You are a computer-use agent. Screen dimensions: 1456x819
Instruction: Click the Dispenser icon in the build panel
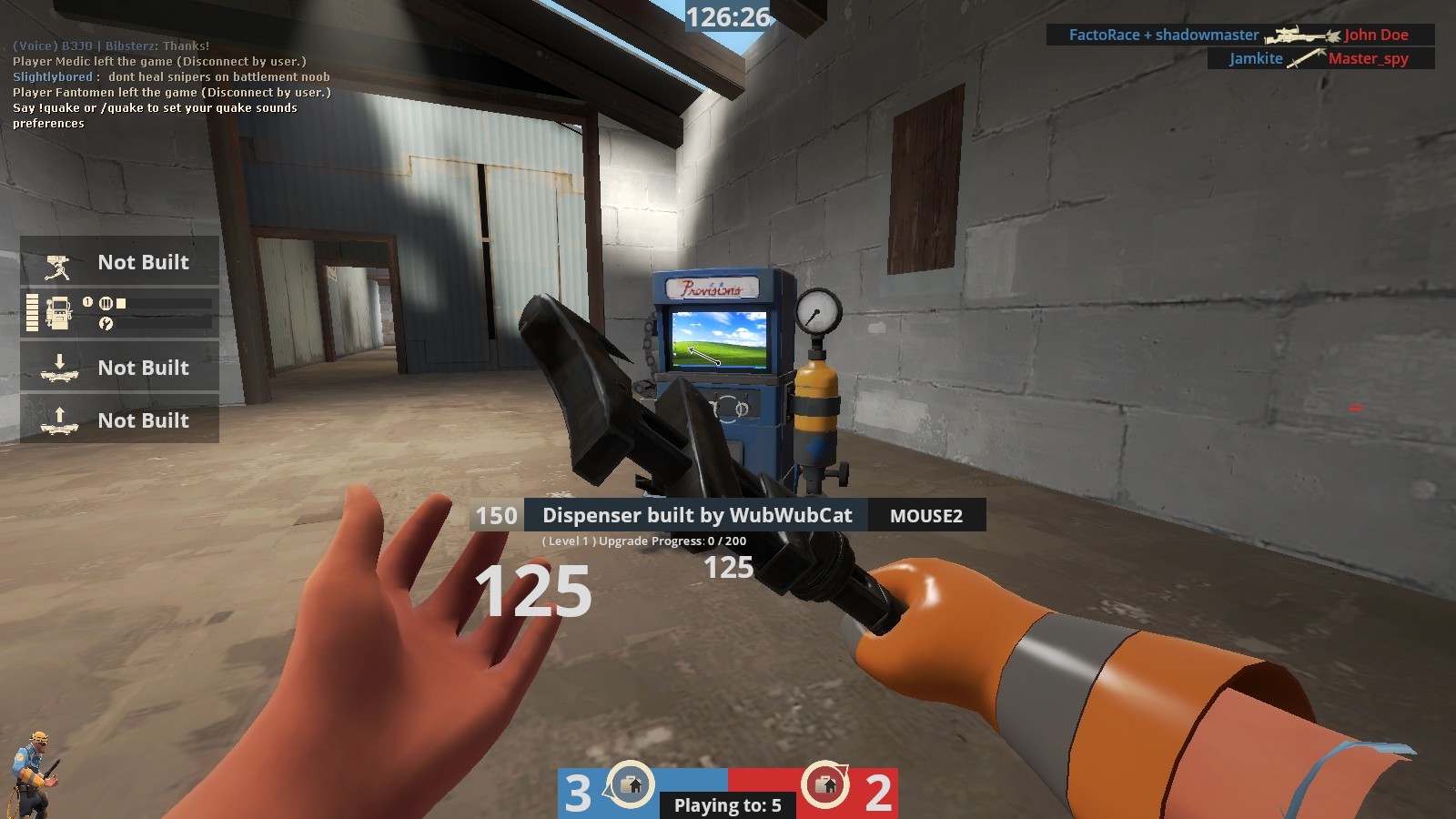pos(60,311)
